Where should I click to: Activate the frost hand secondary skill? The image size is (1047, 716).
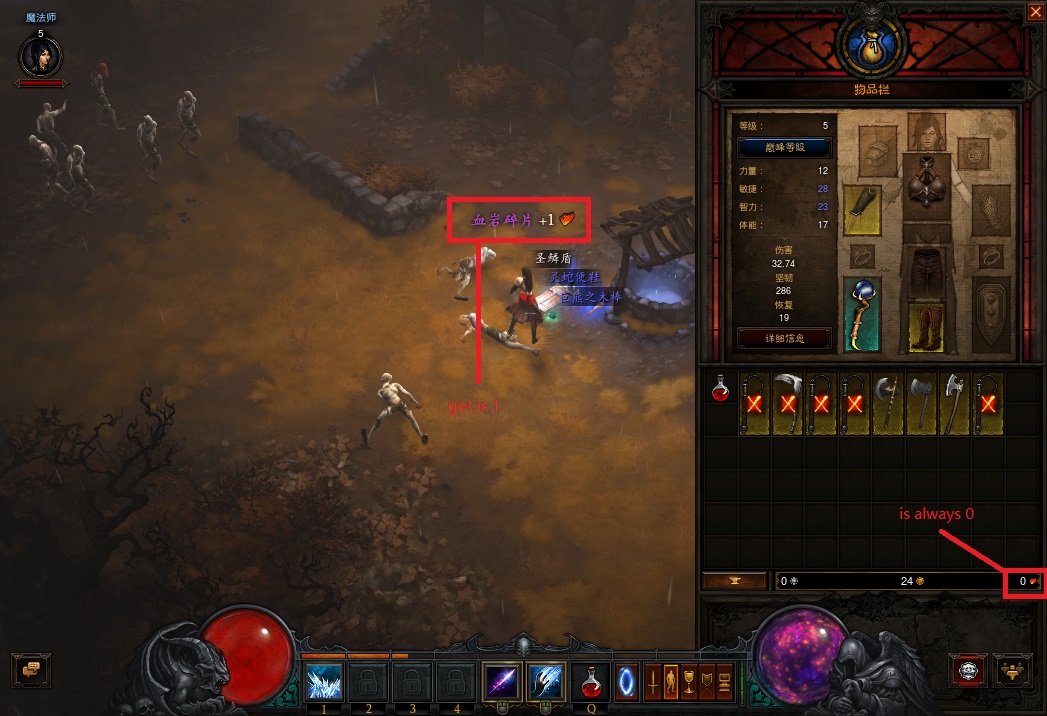point(545,681)
